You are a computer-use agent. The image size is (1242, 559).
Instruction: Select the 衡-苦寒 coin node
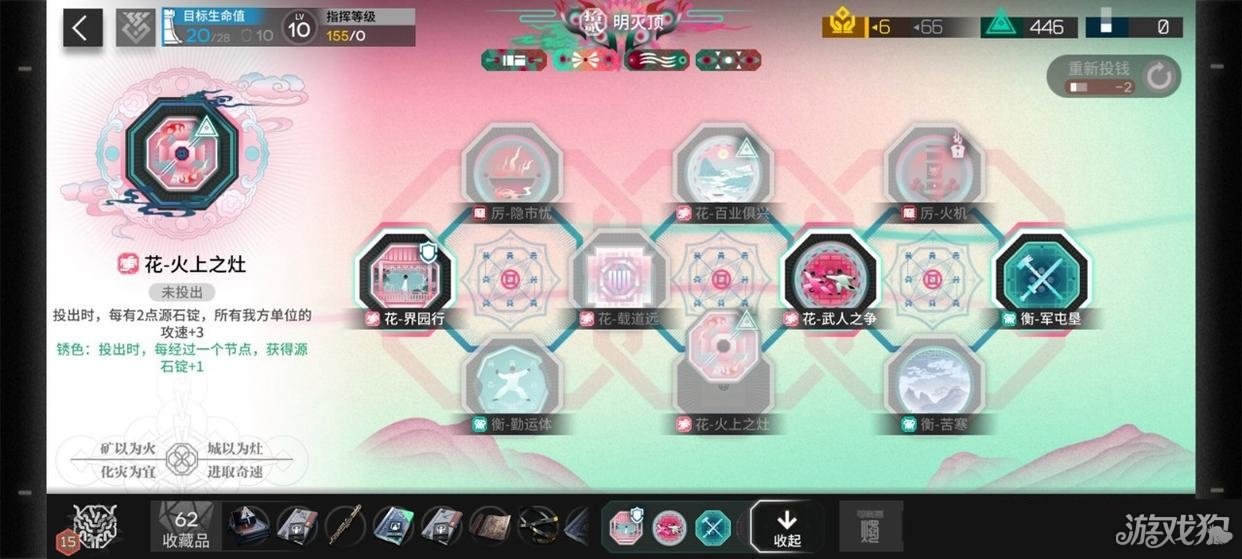pyautogui.click(x=934, y=382)
